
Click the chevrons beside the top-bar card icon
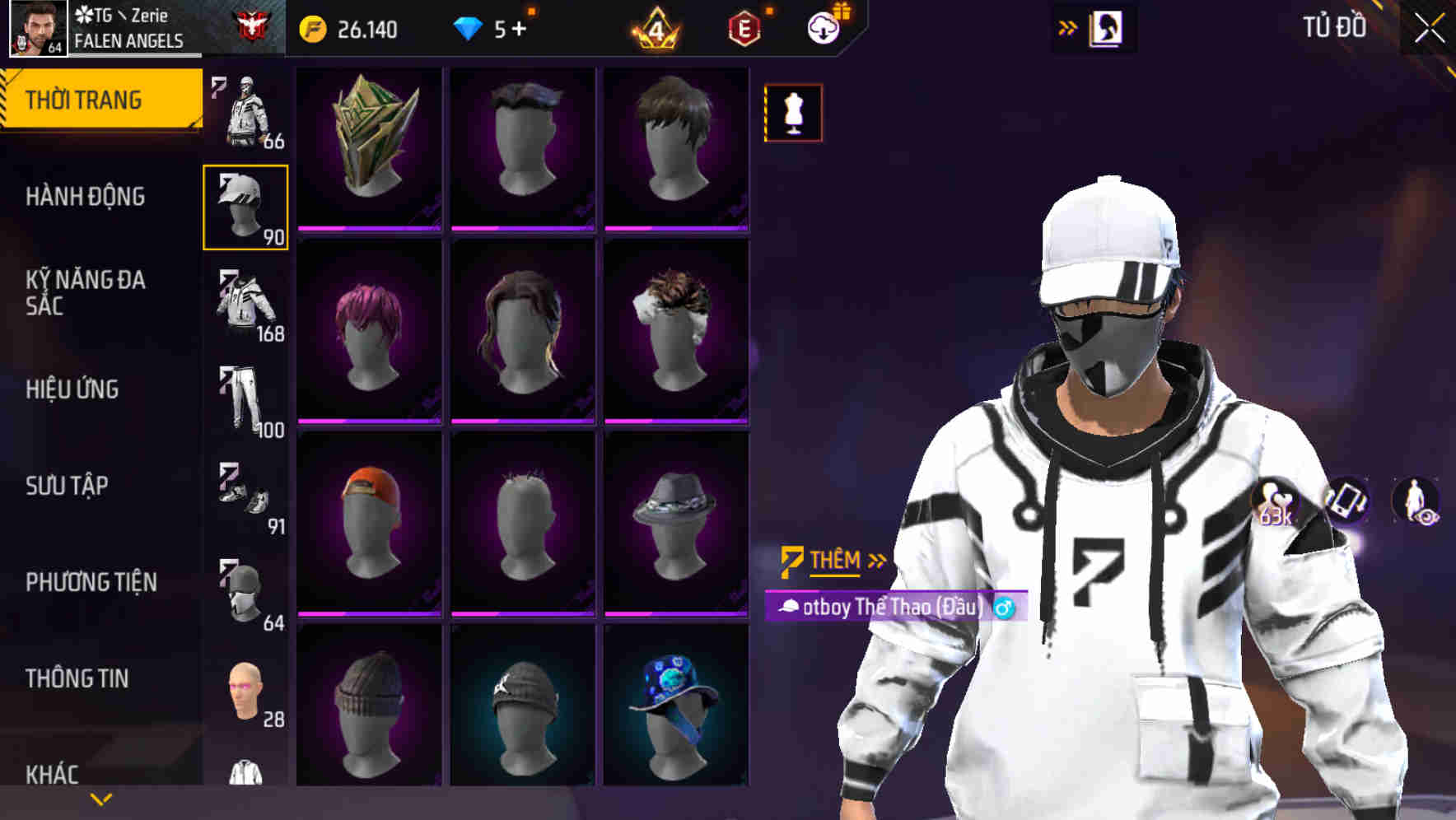coord(1066,27)
